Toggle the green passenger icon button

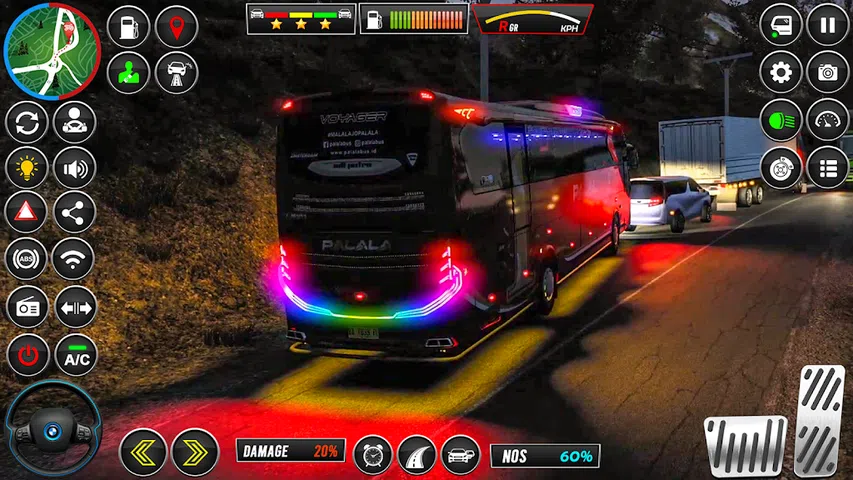(128, 73)
